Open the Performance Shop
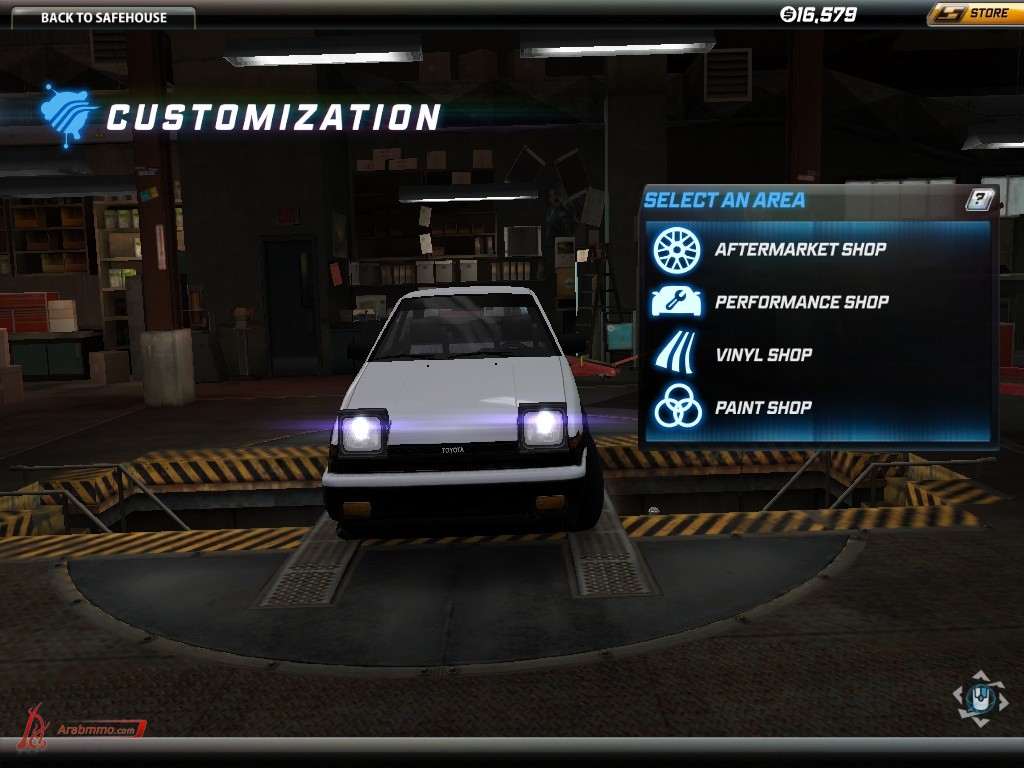Image resolution: width=1024 pixels, height=768 pixels. [x=801, y=302]
